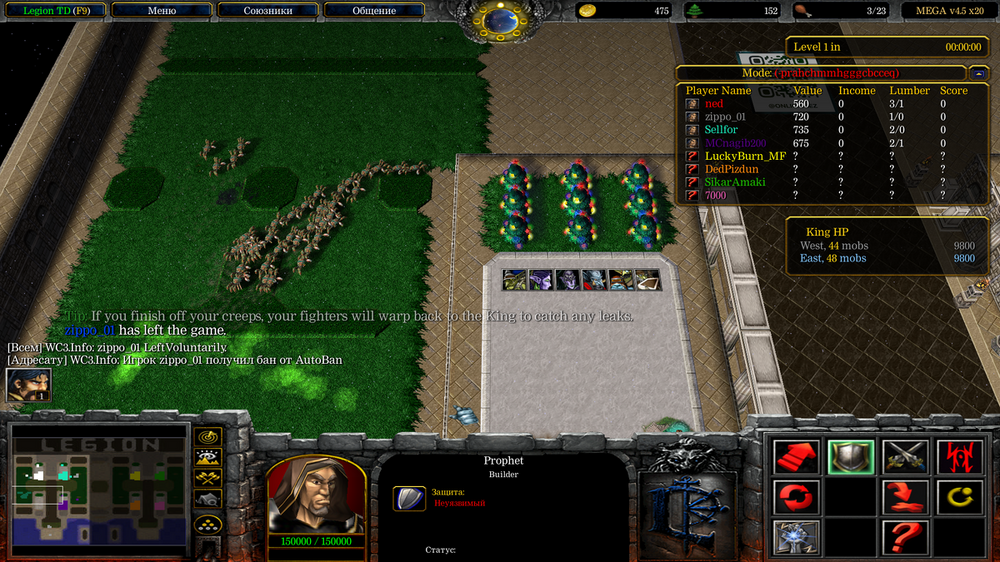Open the formation toggle button with gold dots
1000x562 pixels.
pos(208,523)
